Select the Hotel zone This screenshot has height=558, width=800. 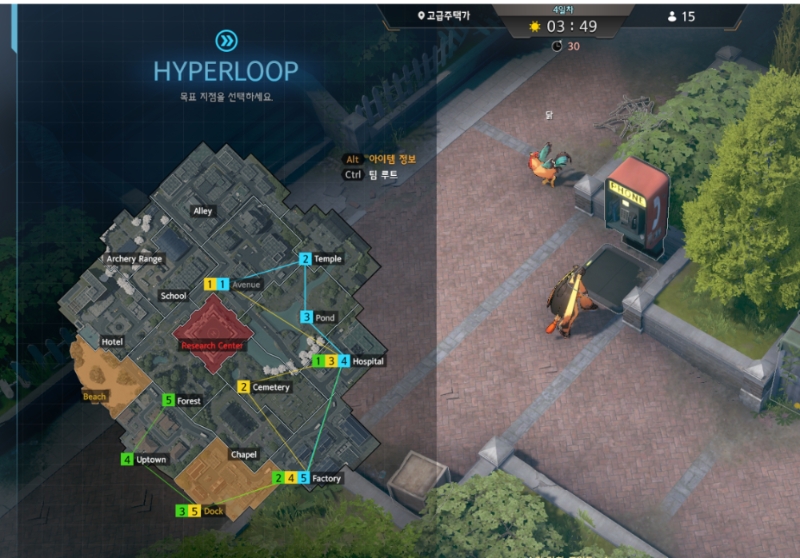click(x=112, y=342)
